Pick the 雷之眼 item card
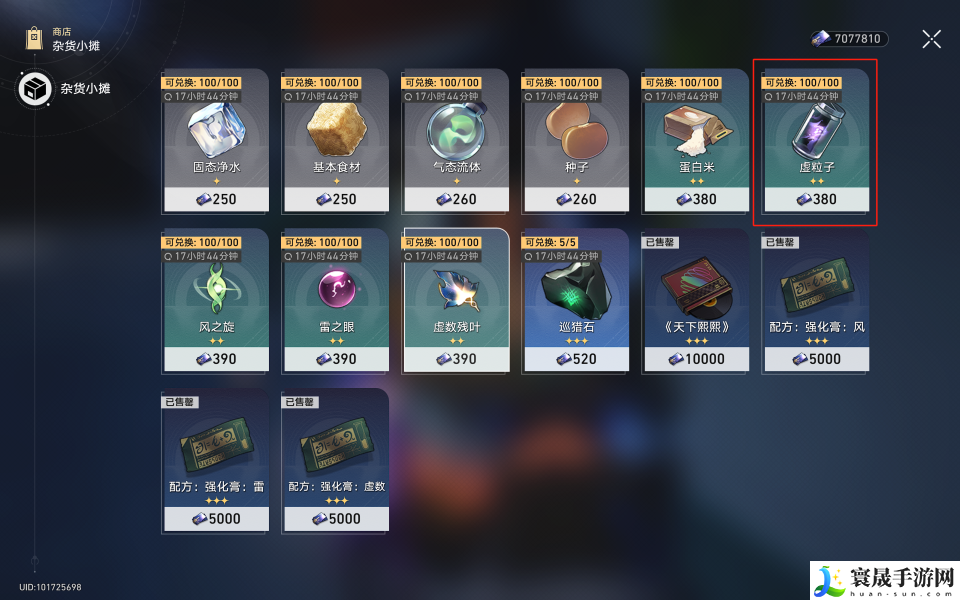960x600 pixels. click(x=335, y=300)
